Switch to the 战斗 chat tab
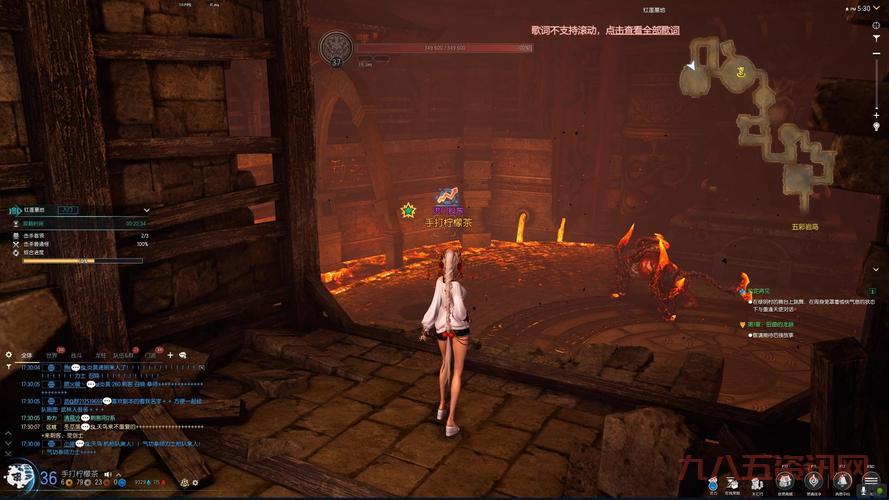Image resolution: width=889 pixels, height=500 pixels. 76,355
